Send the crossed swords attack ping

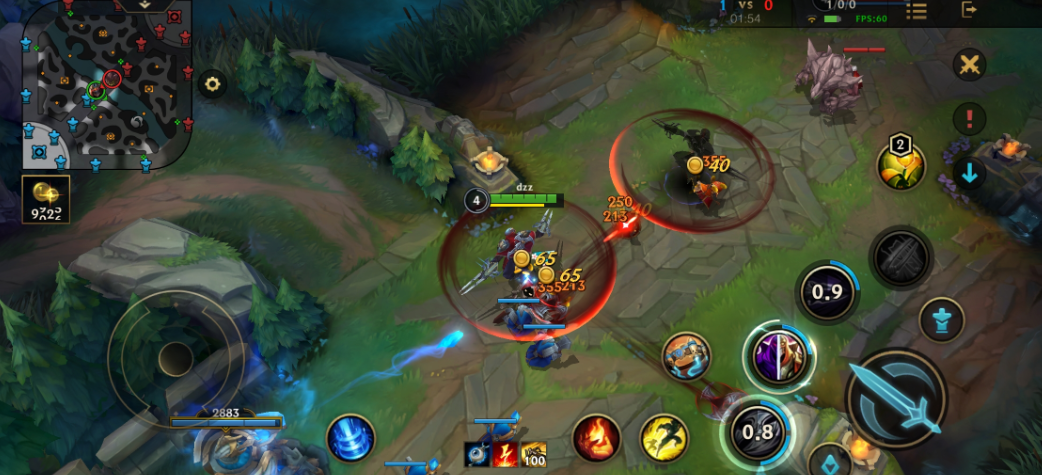pos(968,66)
